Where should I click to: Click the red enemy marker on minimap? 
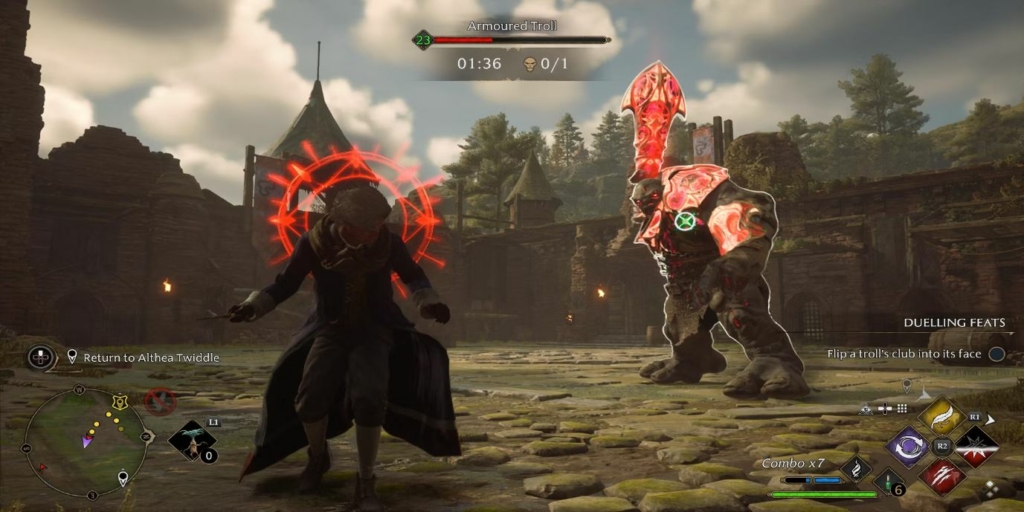coord(43,467)
